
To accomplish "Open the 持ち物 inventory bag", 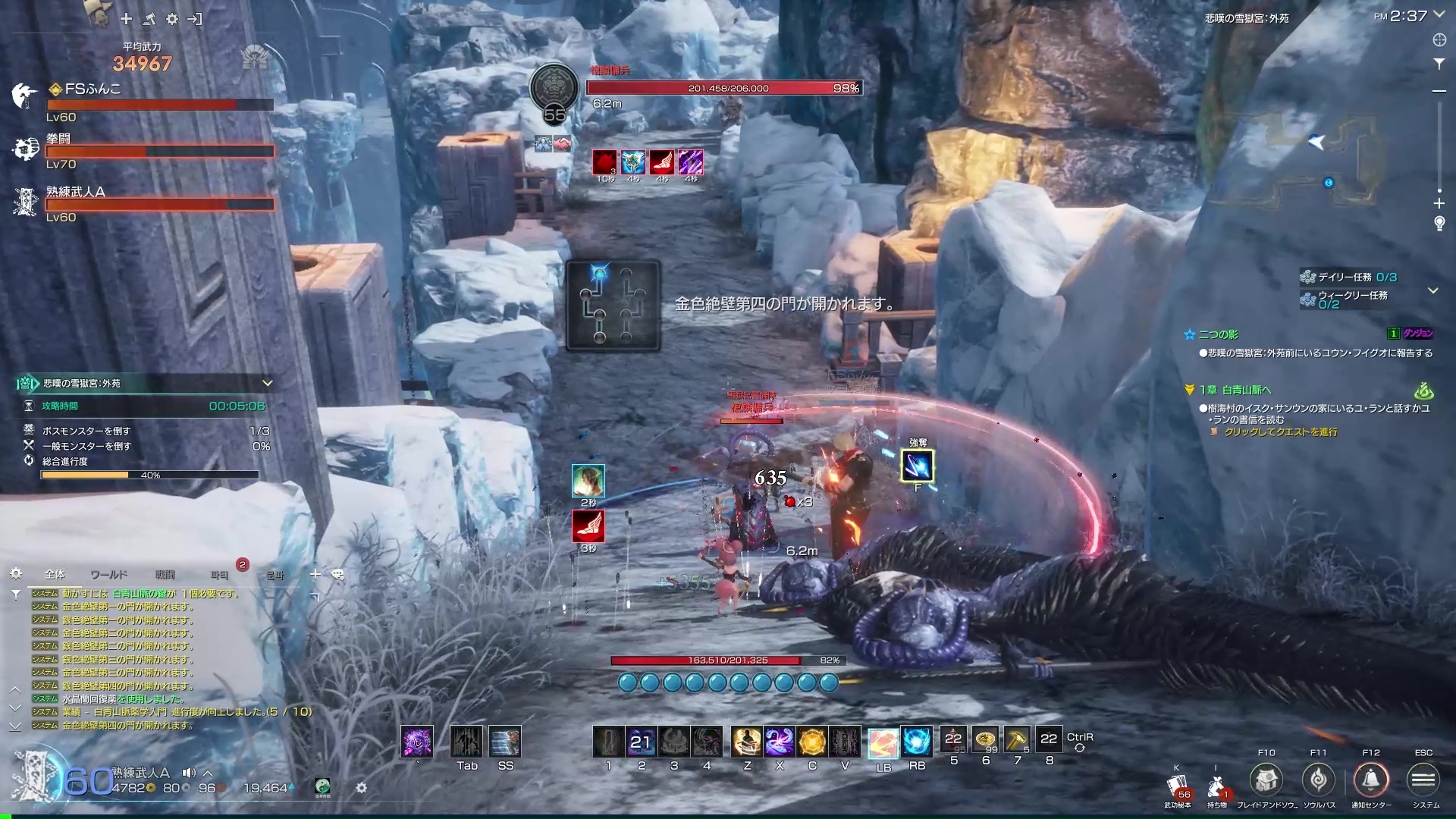I will click(1216, 788).
